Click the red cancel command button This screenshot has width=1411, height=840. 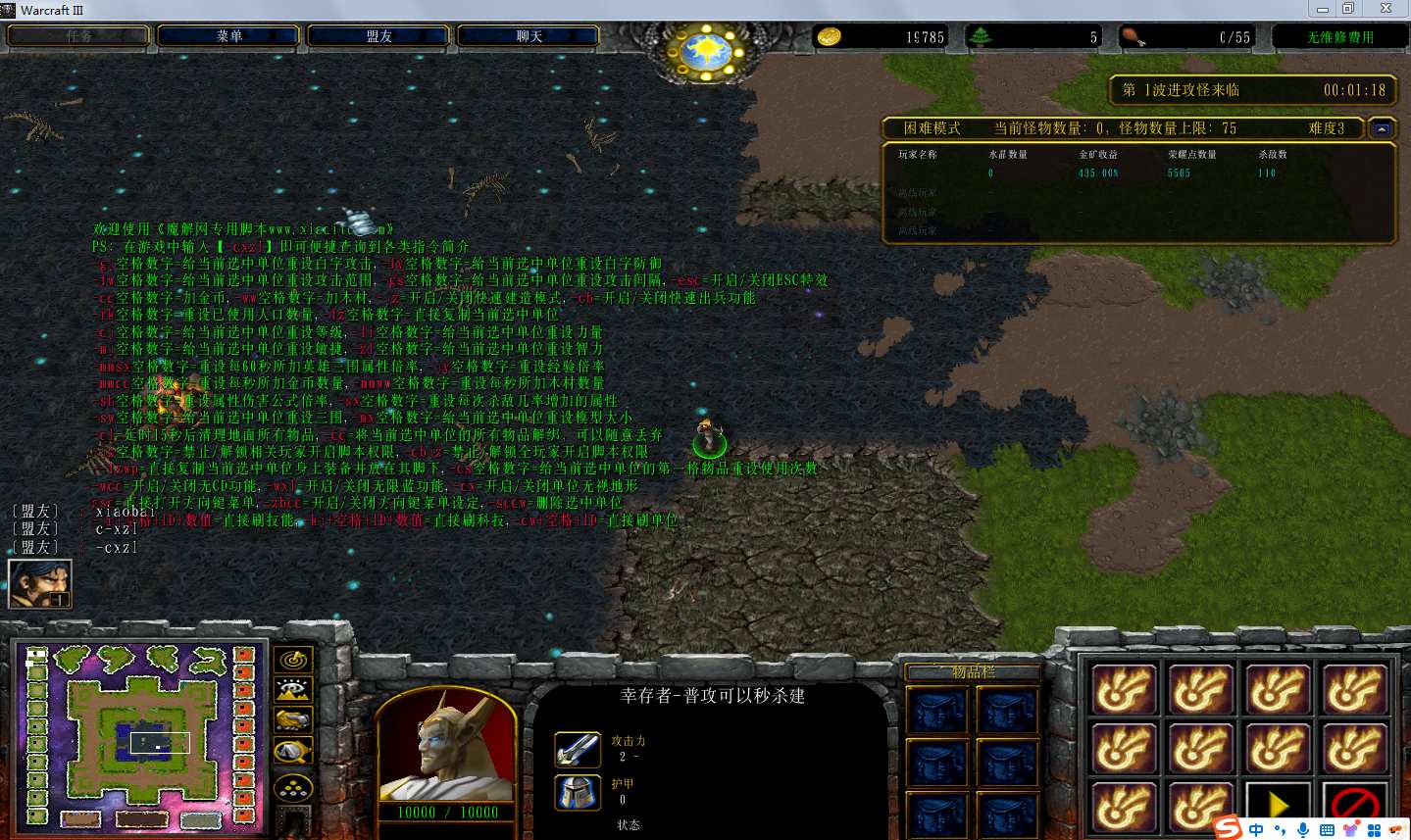[1354, 805]
